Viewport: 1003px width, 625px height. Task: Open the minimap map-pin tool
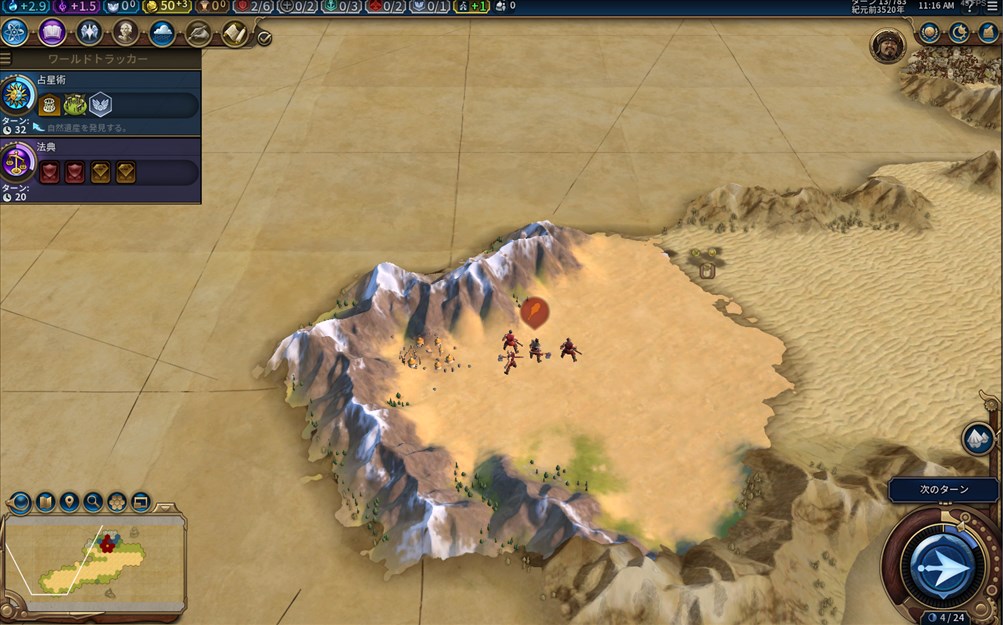coord(69,501)
